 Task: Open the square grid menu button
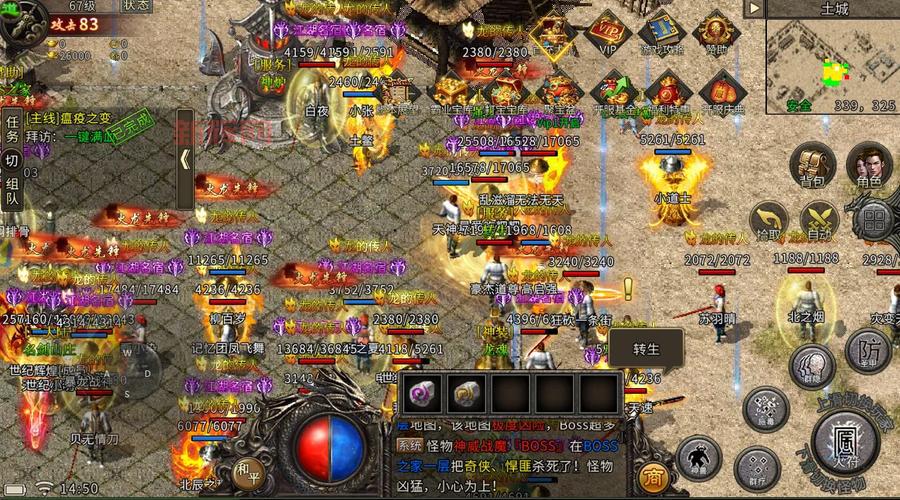[873, 222]
